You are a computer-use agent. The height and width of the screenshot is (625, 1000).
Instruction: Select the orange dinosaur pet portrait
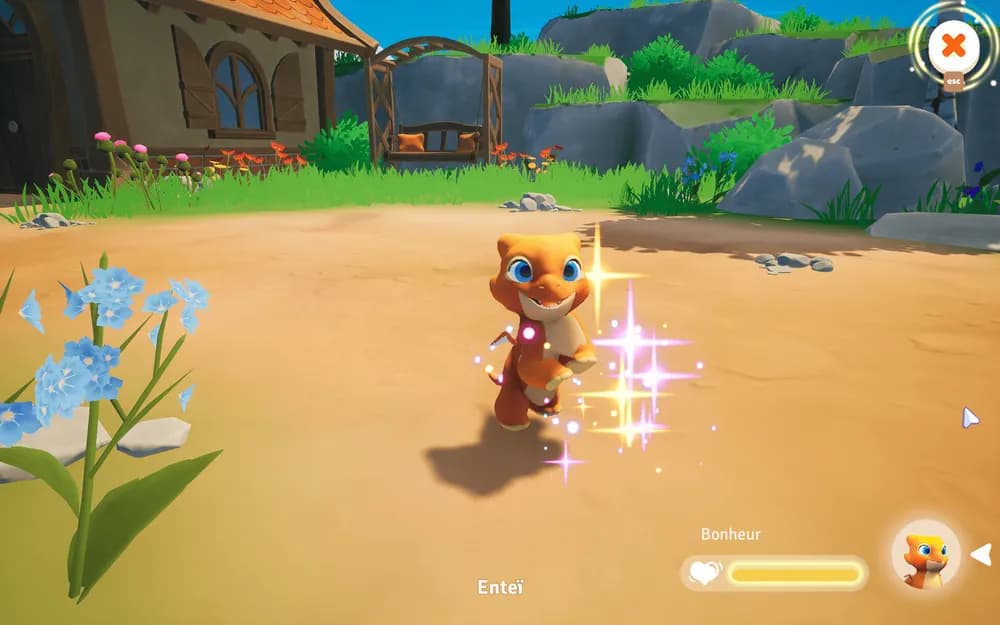925,555
